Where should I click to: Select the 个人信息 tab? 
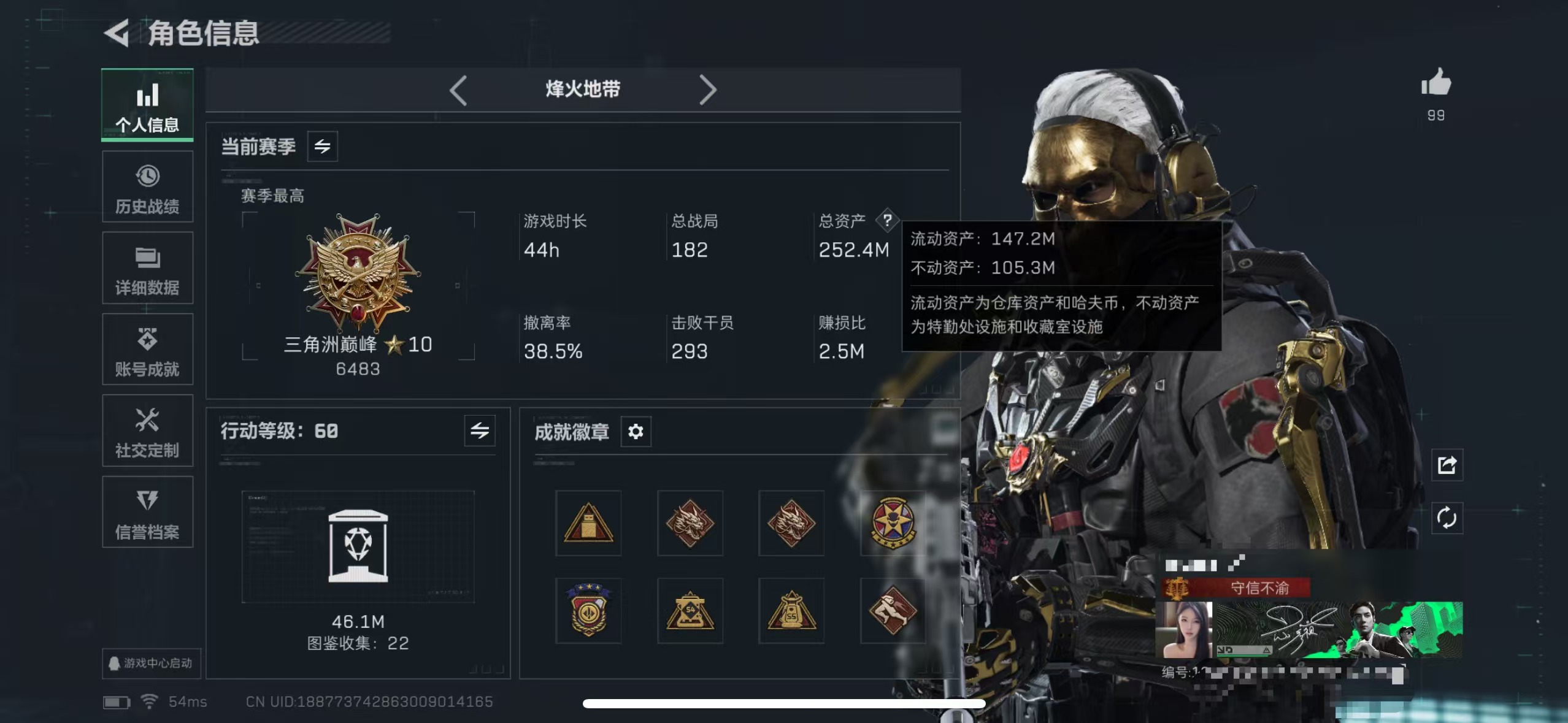coord(147,105)
